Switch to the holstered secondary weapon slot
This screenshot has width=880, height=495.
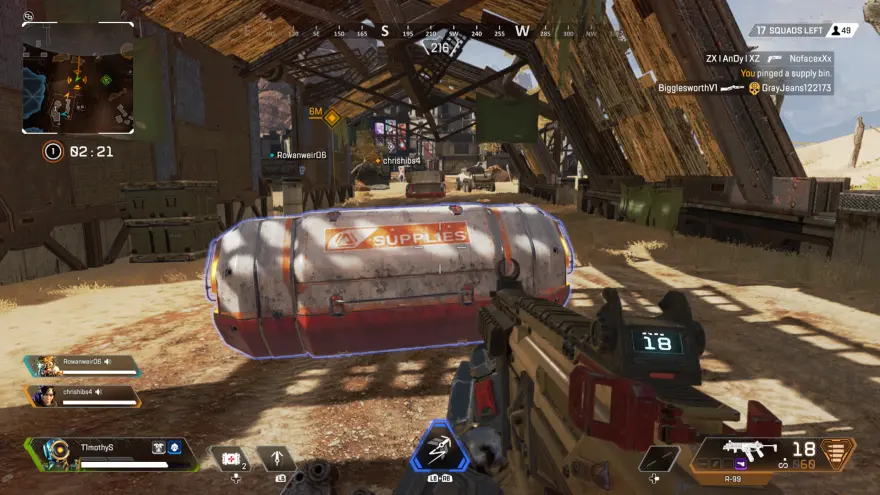(x=659, y=458)
